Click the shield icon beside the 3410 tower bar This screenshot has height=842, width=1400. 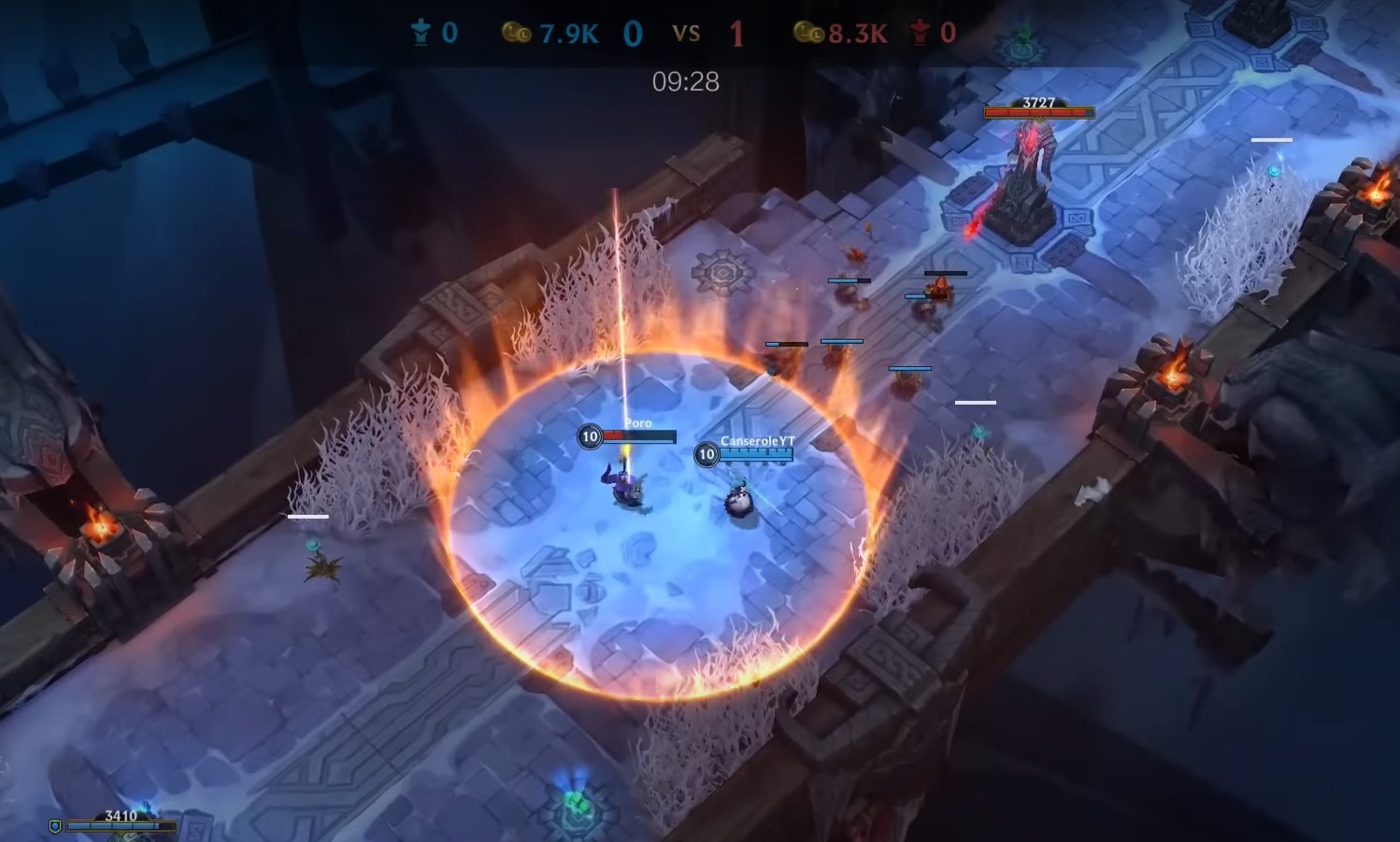point(56,825)
